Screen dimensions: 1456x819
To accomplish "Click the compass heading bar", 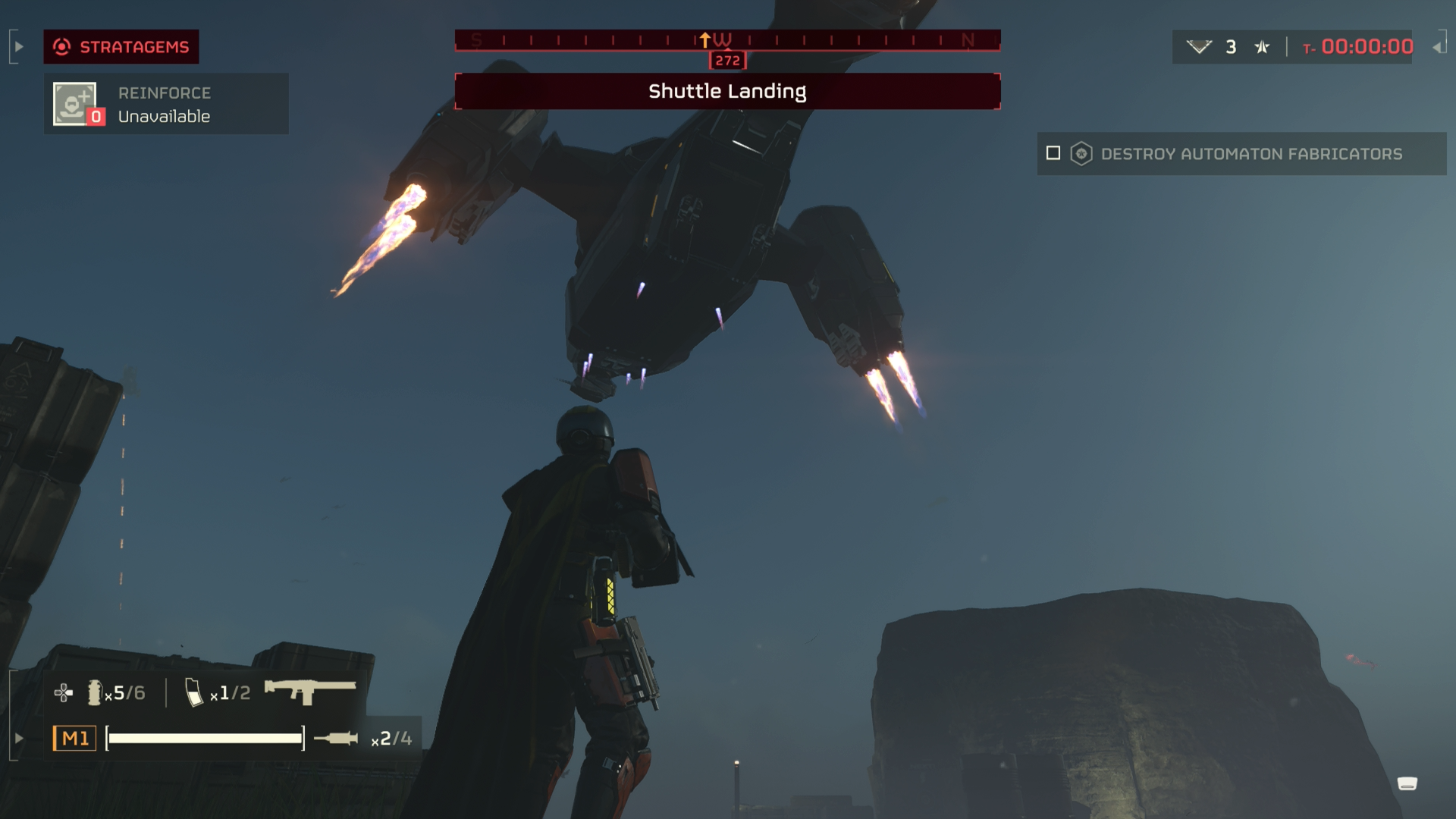I will [727, 40].
